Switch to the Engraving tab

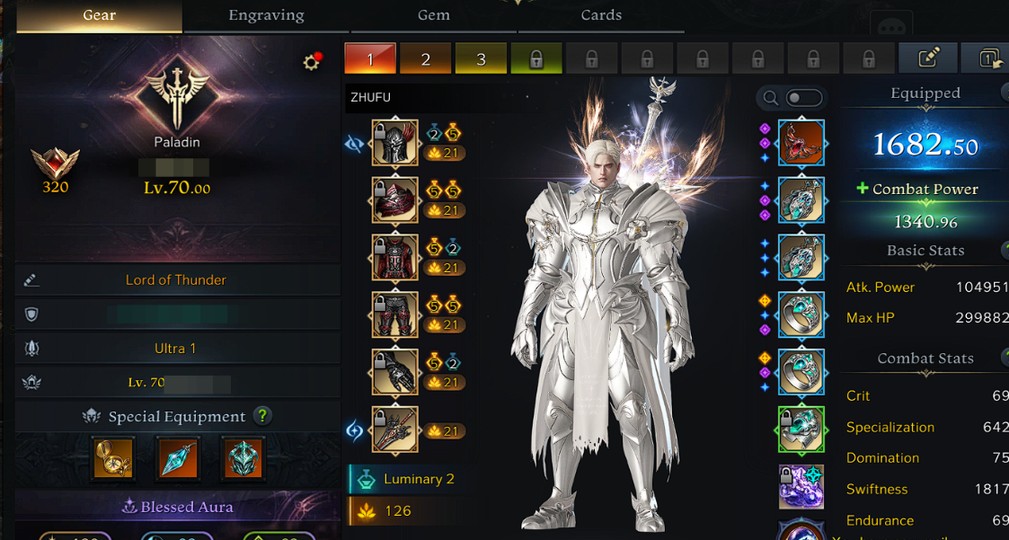point(266,15)
